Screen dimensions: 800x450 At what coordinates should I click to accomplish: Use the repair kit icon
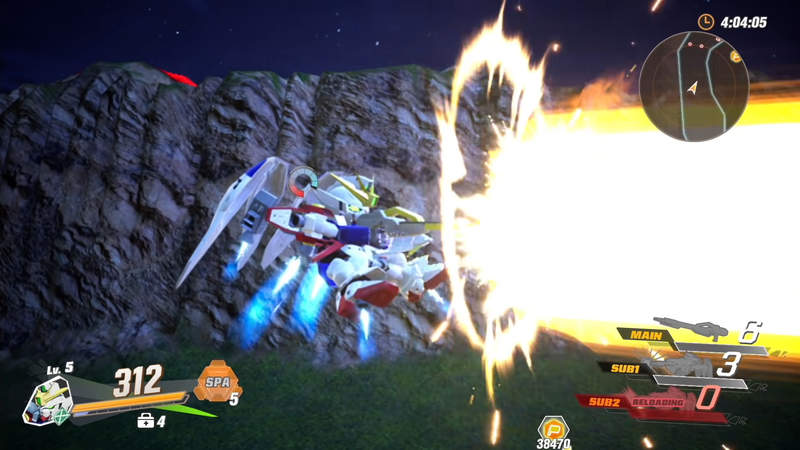(145, 421)
